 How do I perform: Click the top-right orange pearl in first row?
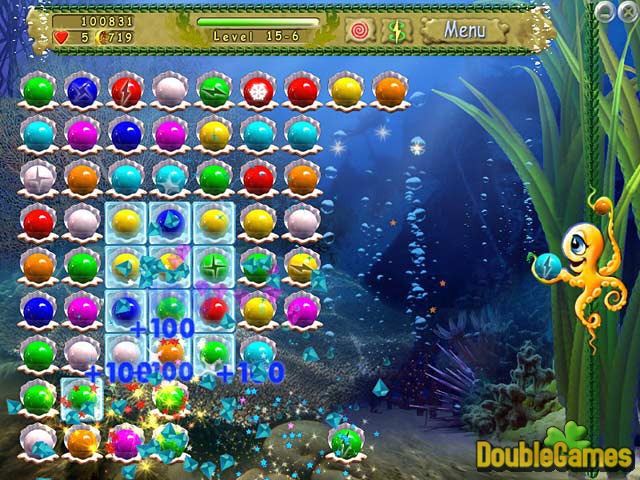[x=390, y=90]
